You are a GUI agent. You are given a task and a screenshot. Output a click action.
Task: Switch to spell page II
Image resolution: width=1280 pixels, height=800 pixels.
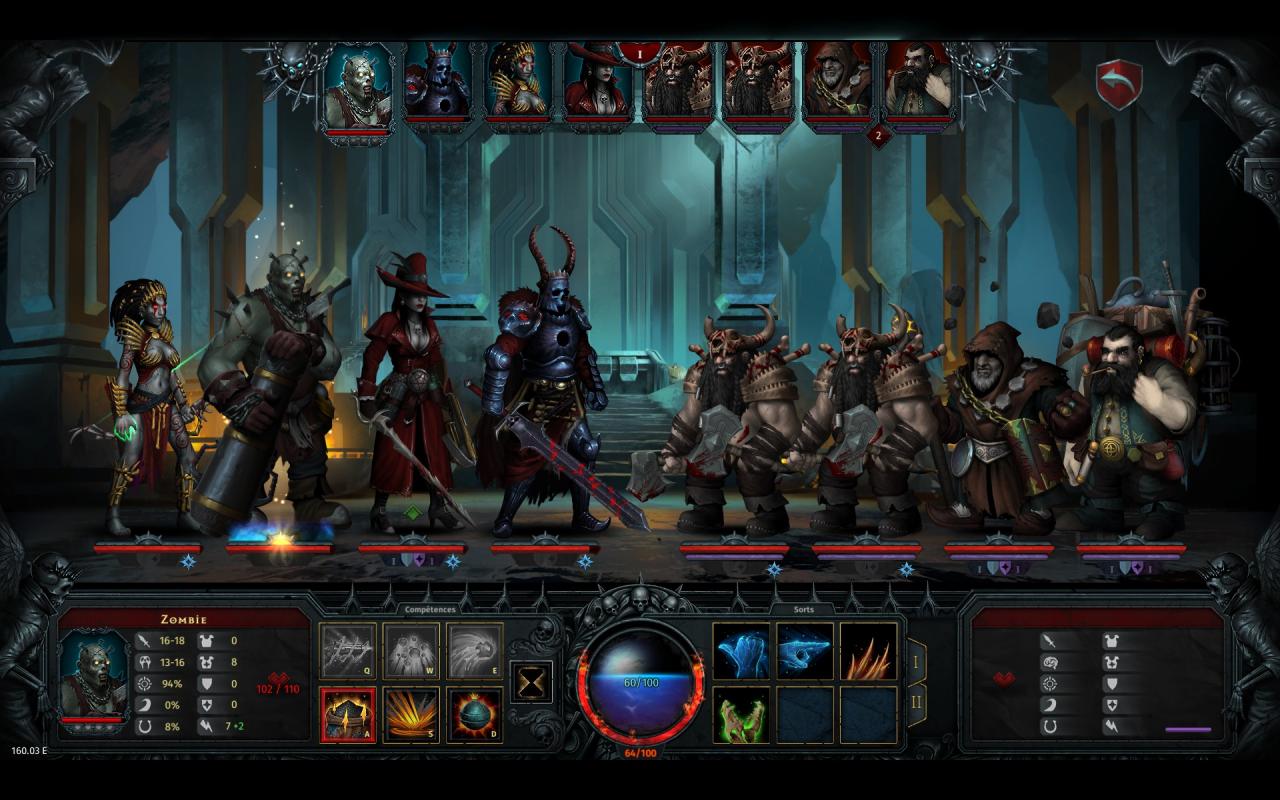[x=914, y=704]
